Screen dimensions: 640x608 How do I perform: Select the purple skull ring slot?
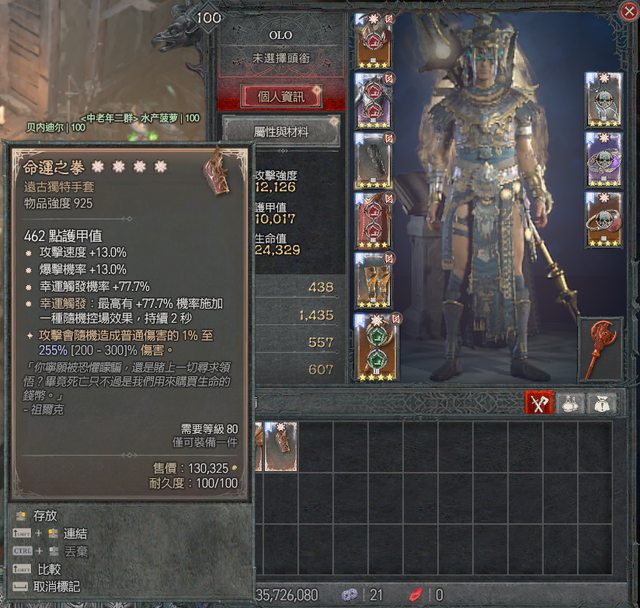604,159
